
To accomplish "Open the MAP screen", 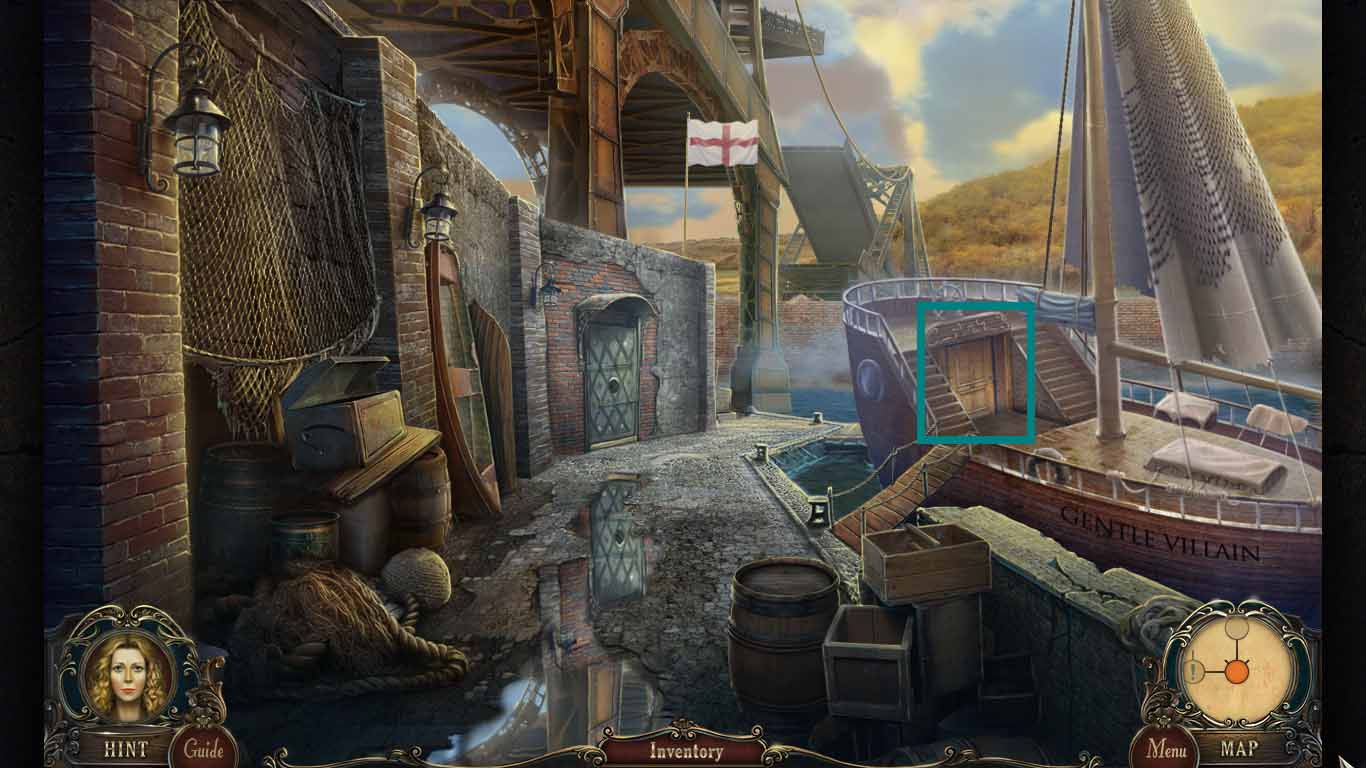I will pyautogui.click(x=1238, y=747).
